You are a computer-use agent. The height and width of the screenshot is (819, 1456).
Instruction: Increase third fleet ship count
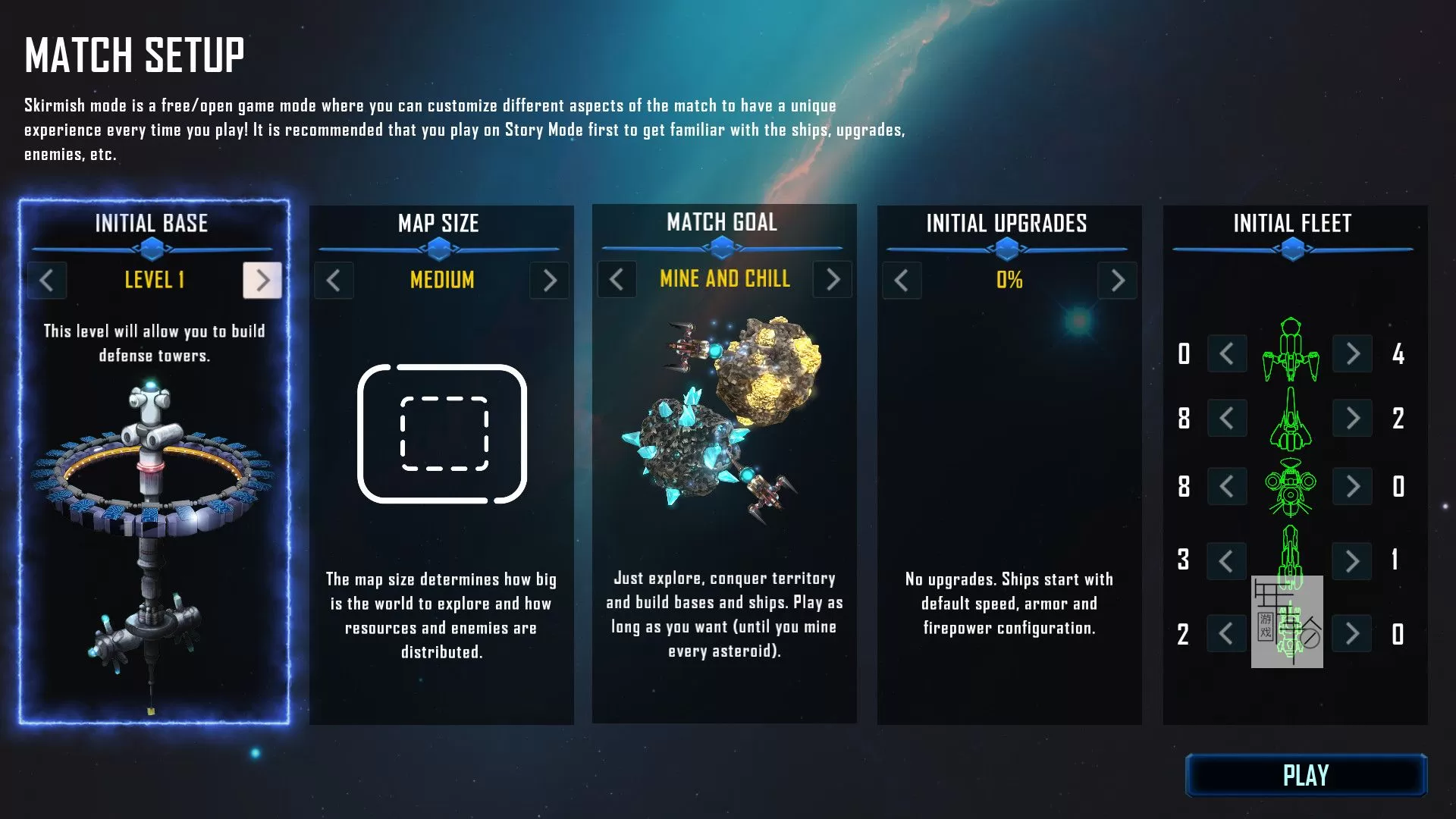1352,486
